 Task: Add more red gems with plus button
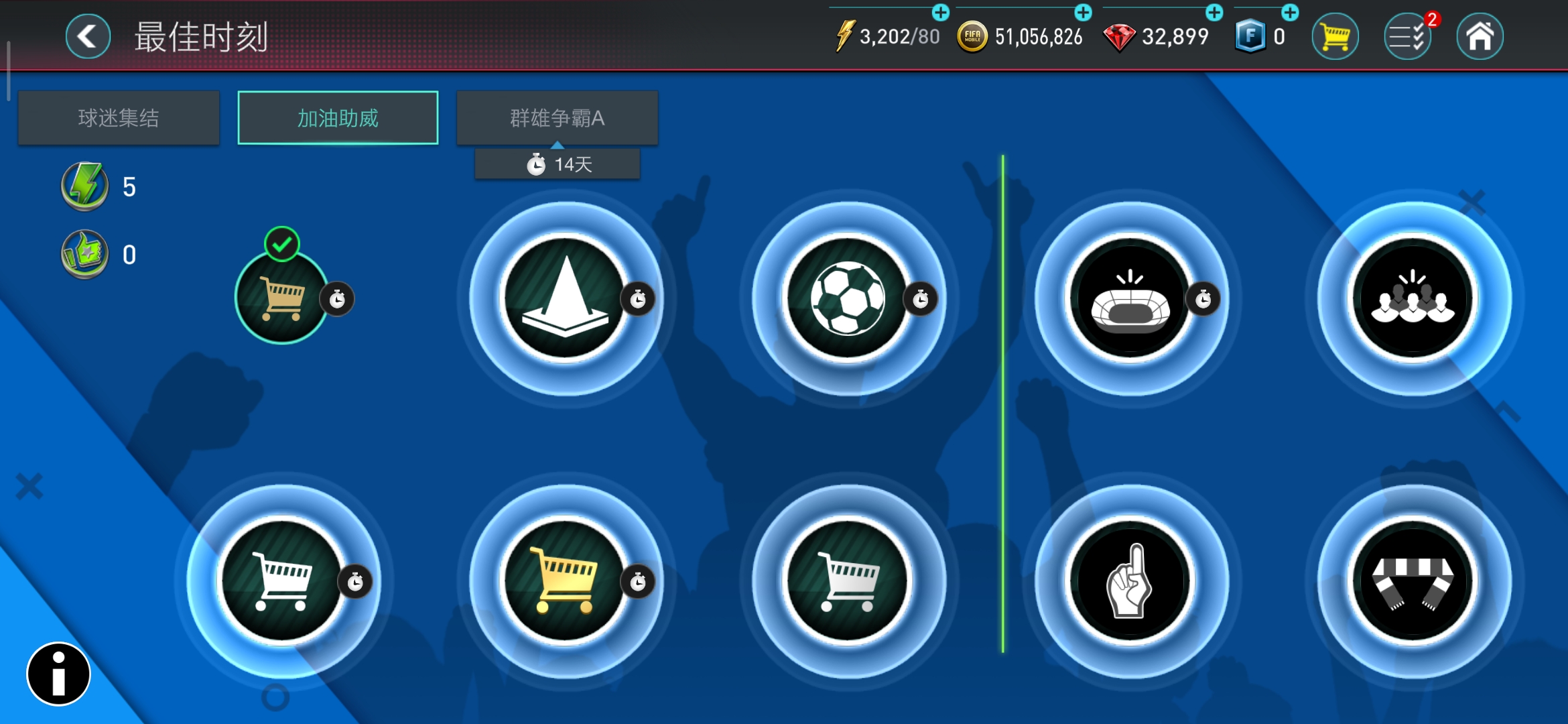(1214, 12)
